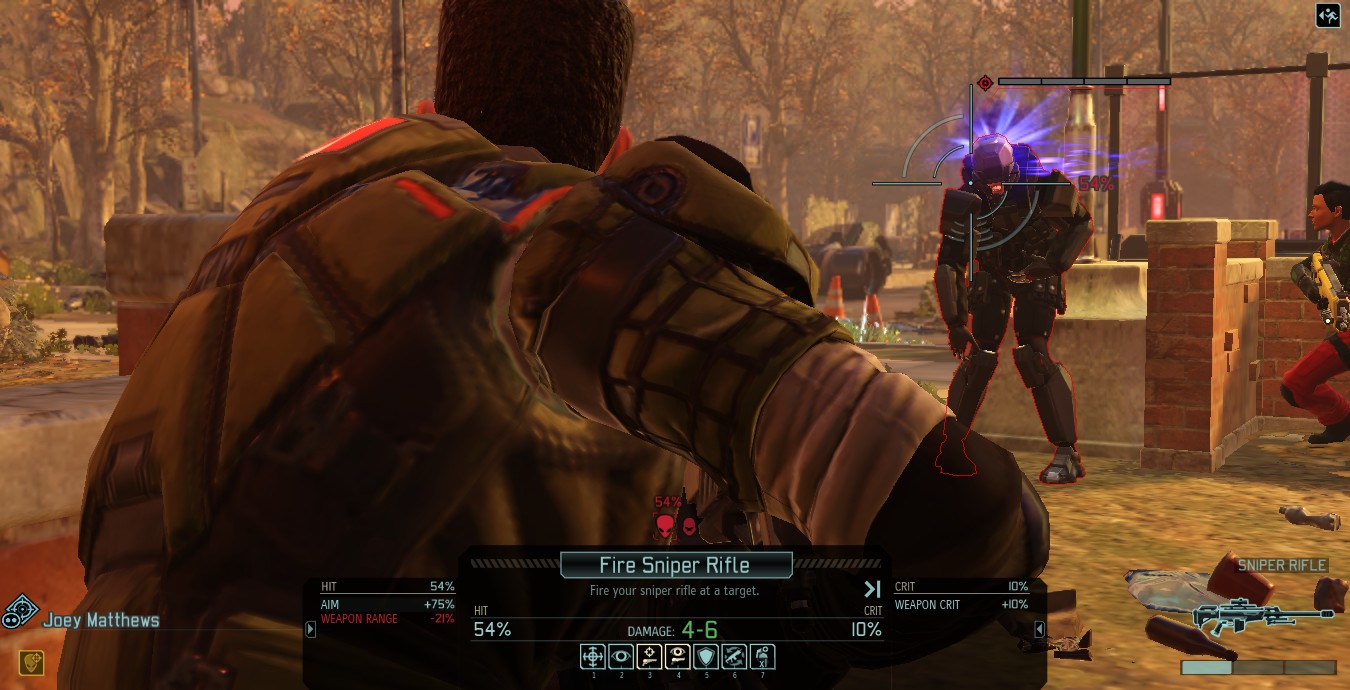Viewport: 1350px width, 690px height.
Task: Click the running soldier icon at top right
Action: (x=1328, y=16)
